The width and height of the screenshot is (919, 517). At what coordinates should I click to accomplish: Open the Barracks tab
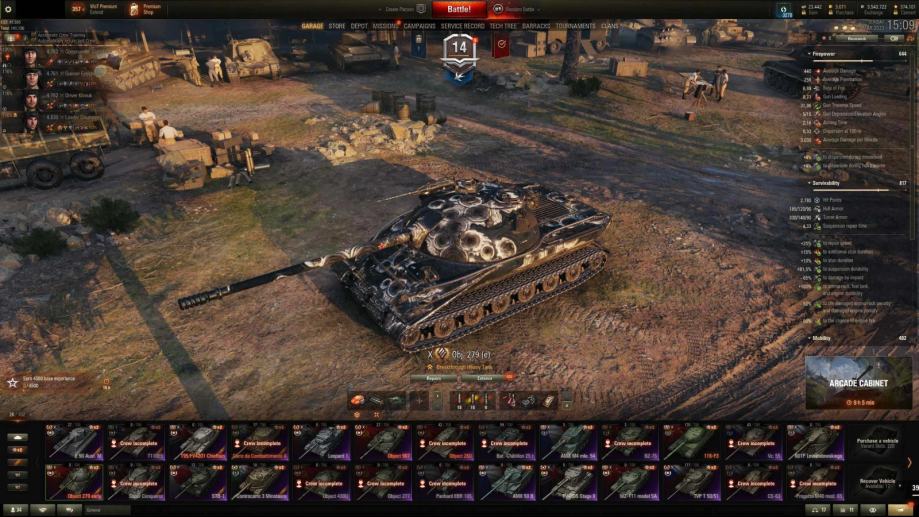tap(536, 26)
